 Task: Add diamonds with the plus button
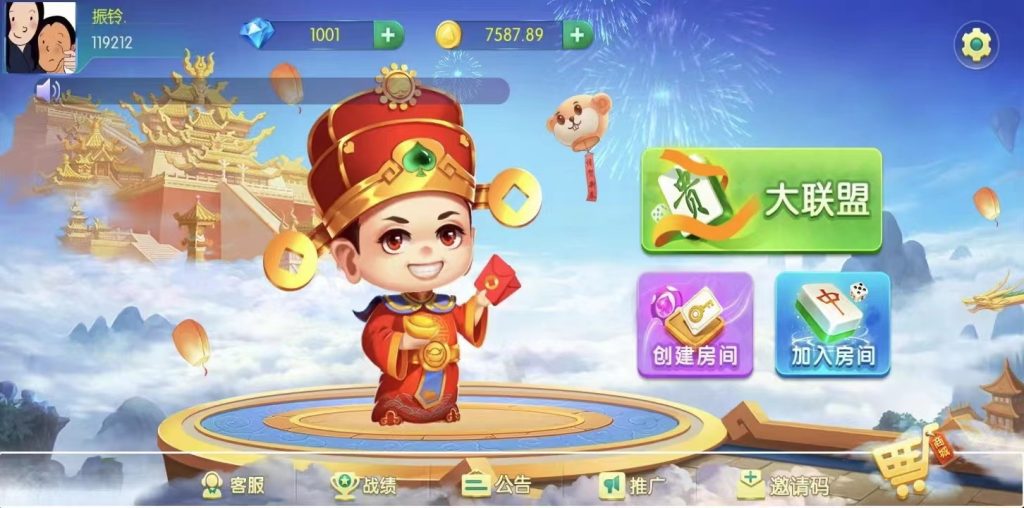pyautogui.click(x=389, y=35)
